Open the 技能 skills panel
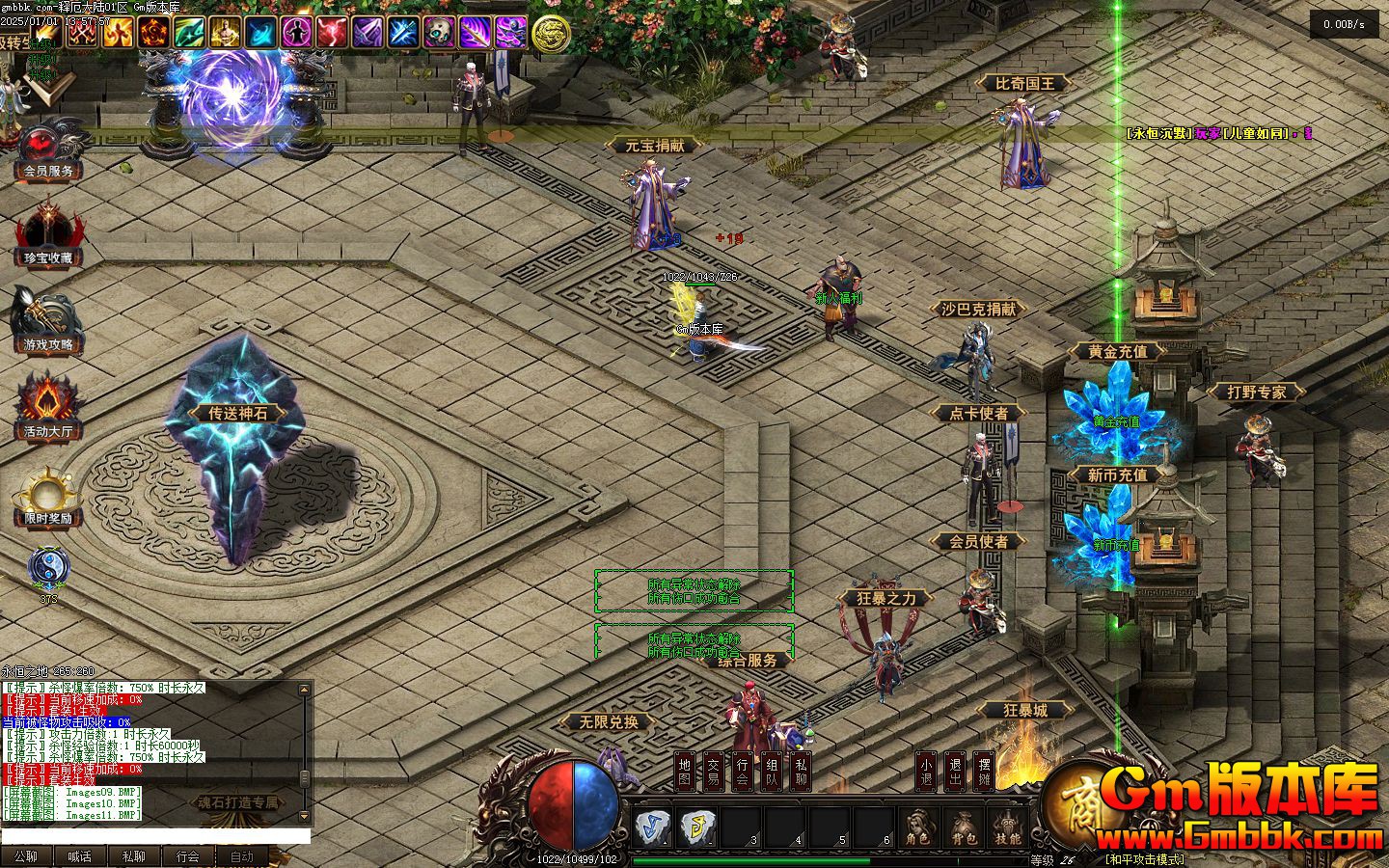 (x=1008, y=827)
